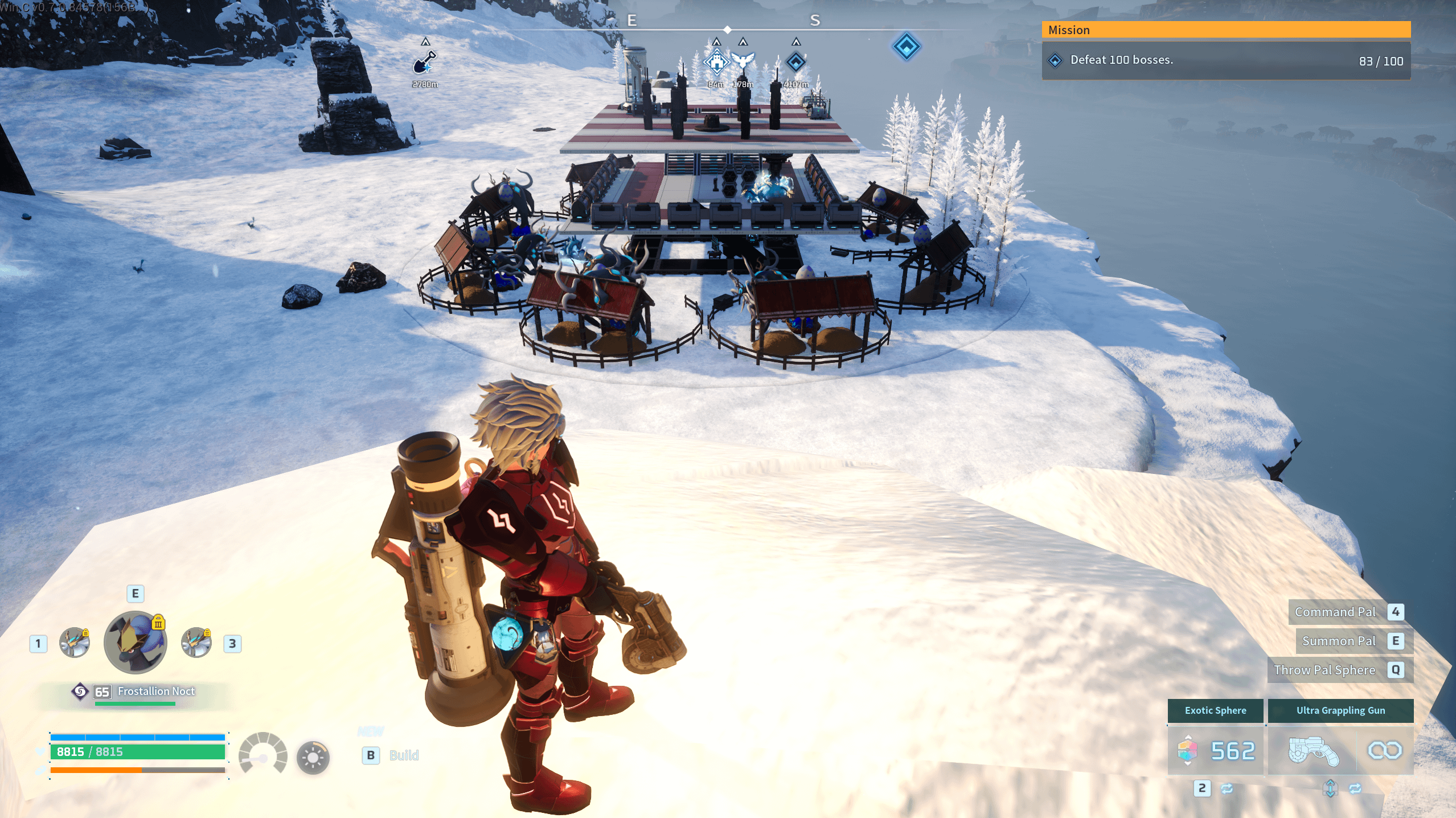Viewport: 1456px width, 818px height.
Task: Open the Defeat 100 bosses mission tracker
Action: pos(1225,60)
